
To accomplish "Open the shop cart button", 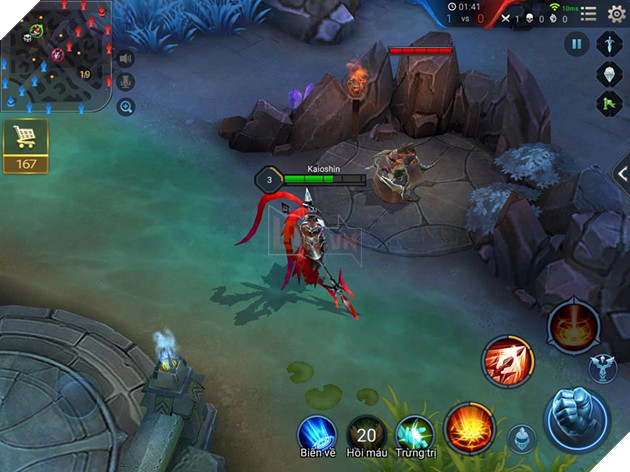I will tap(25, 146).
